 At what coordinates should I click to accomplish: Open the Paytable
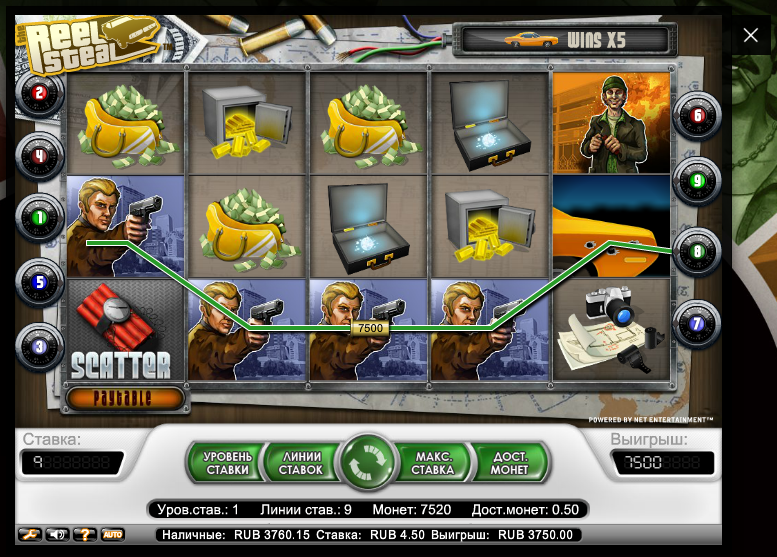pyautogui.click(x=126, y=397)
